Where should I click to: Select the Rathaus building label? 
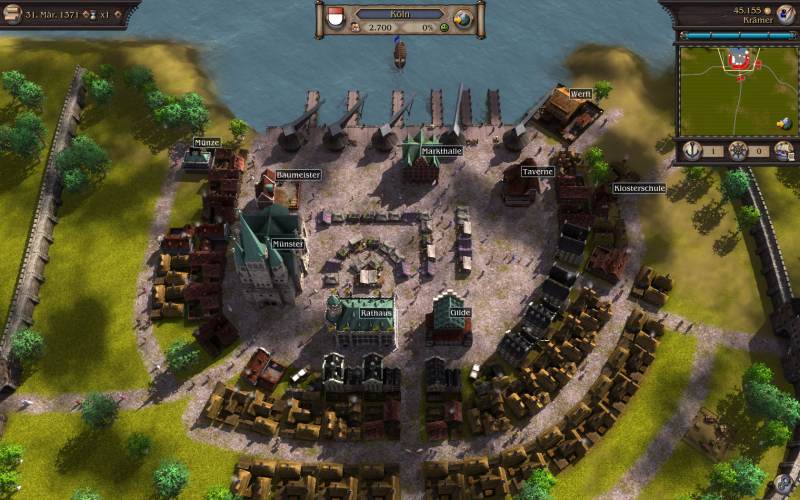point(376,313)
